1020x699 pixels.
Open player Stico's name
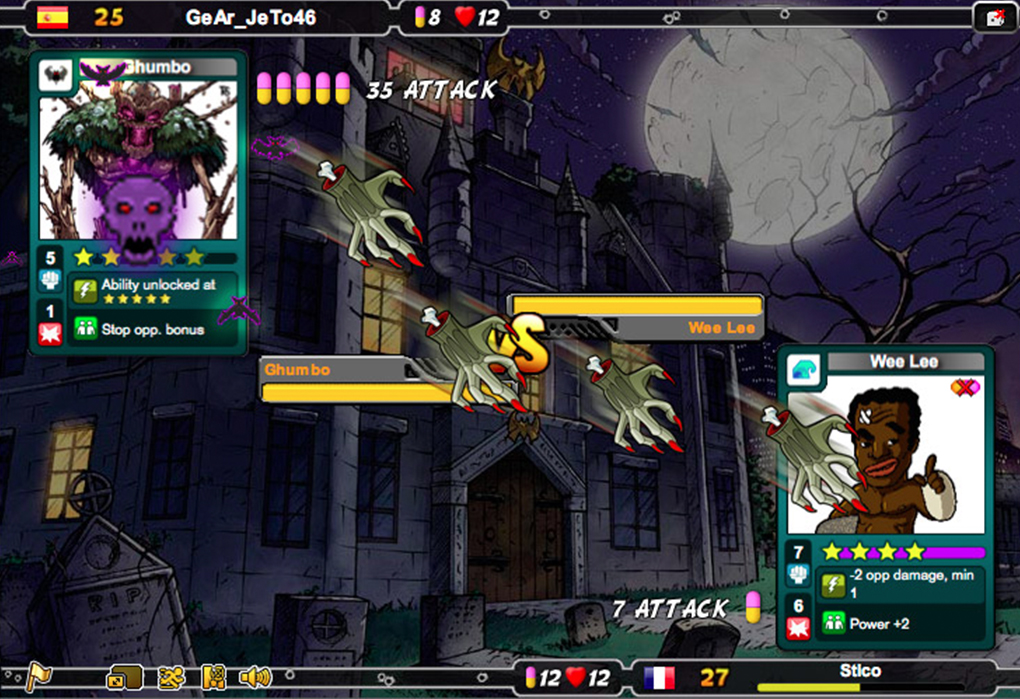pyautogui.click(x=861, y=670)
